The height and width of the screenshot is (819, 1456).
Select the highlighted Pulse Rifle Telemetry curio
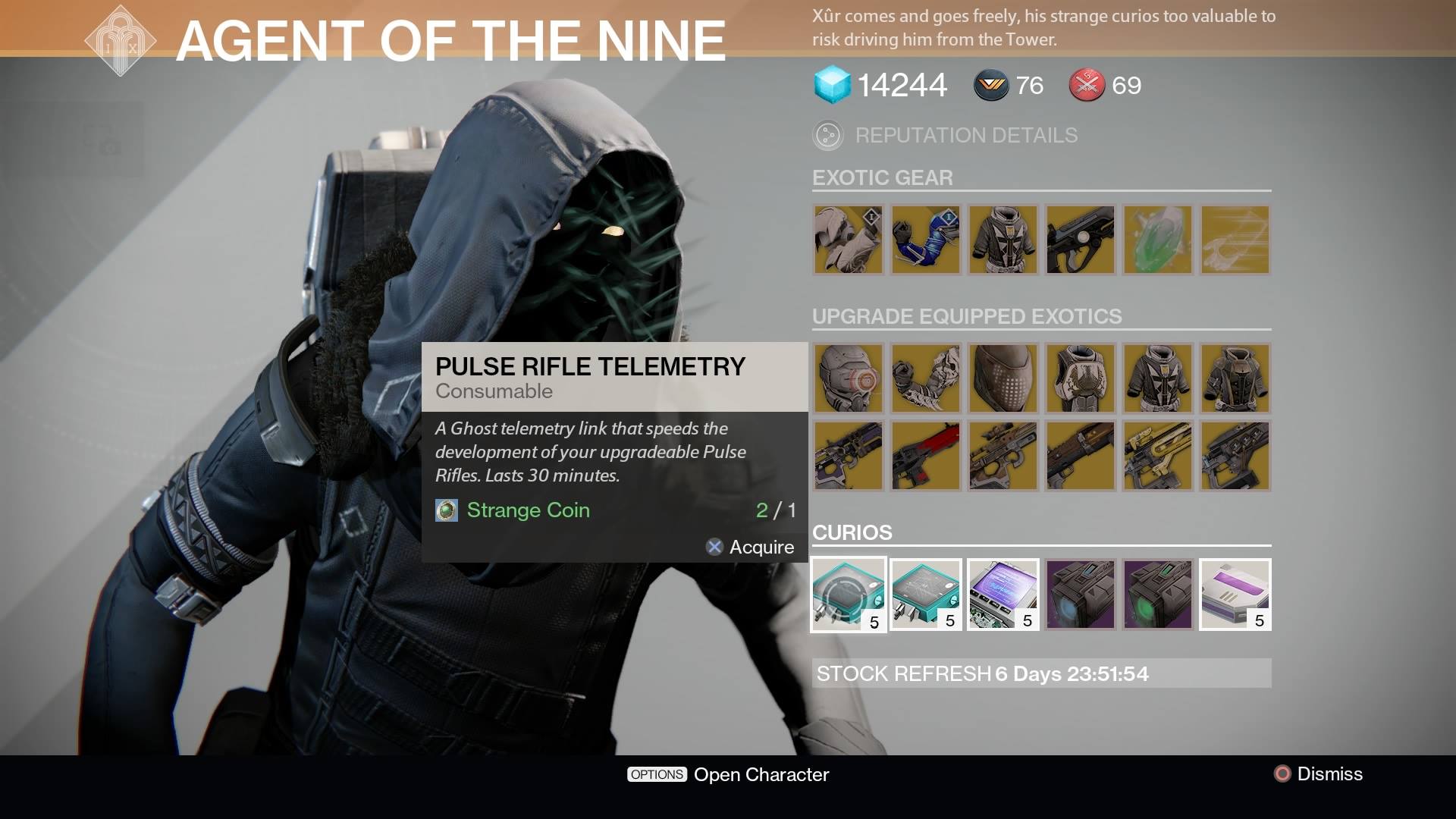tap(848, 595)
